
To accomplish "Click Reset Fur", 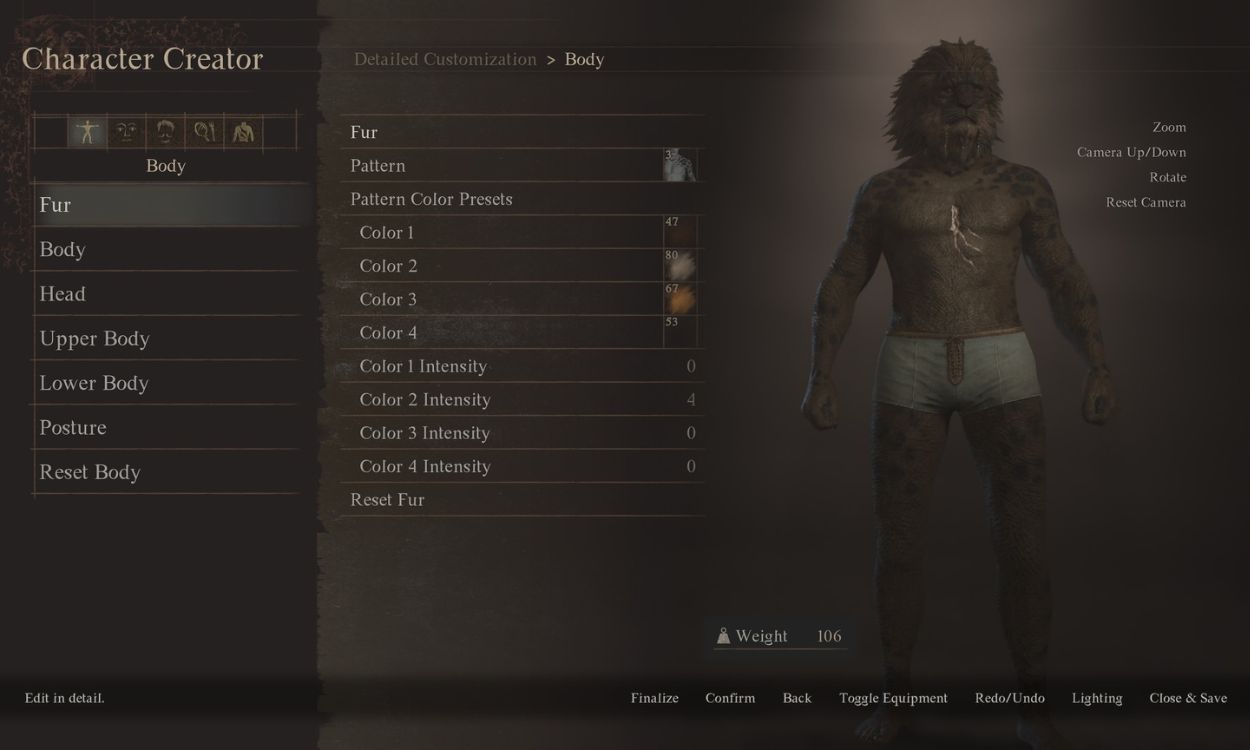I will pos(387,500).
